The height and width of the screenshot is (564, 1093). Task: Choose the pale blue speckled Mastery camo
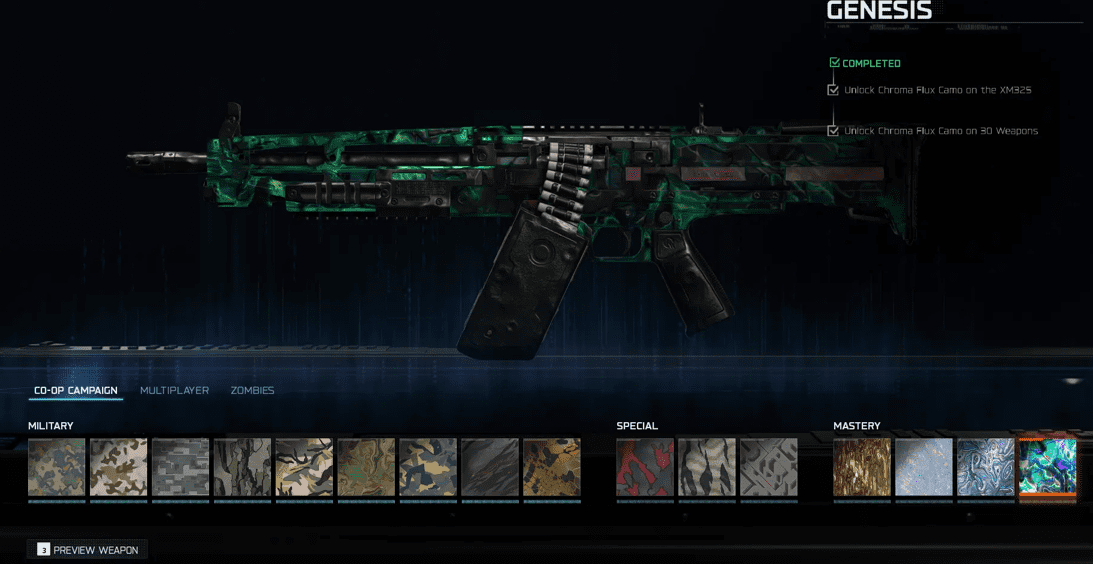pos(924,467)
